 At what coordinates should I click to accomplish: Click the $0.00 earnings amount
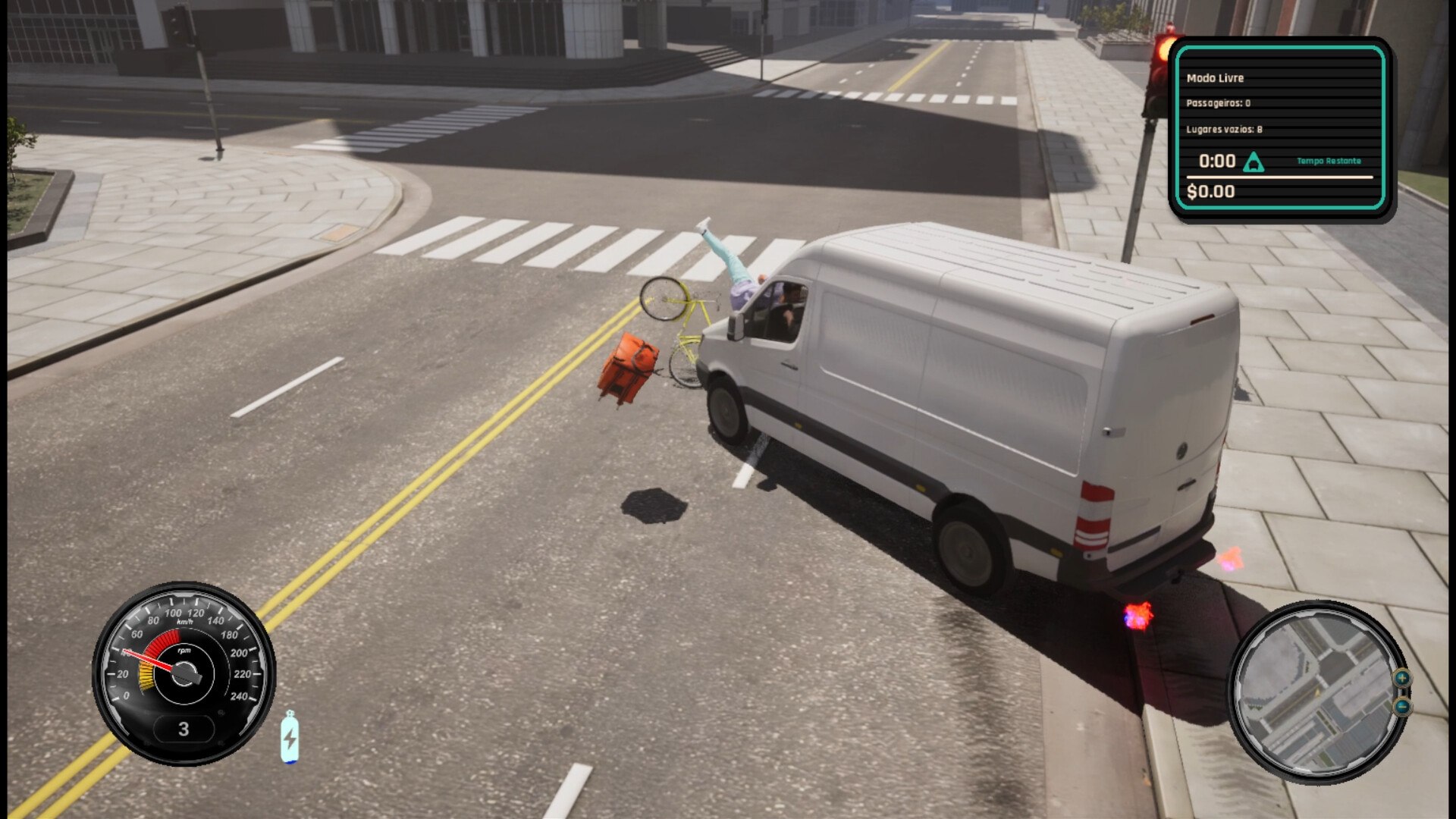click(x=1211, y=191)
